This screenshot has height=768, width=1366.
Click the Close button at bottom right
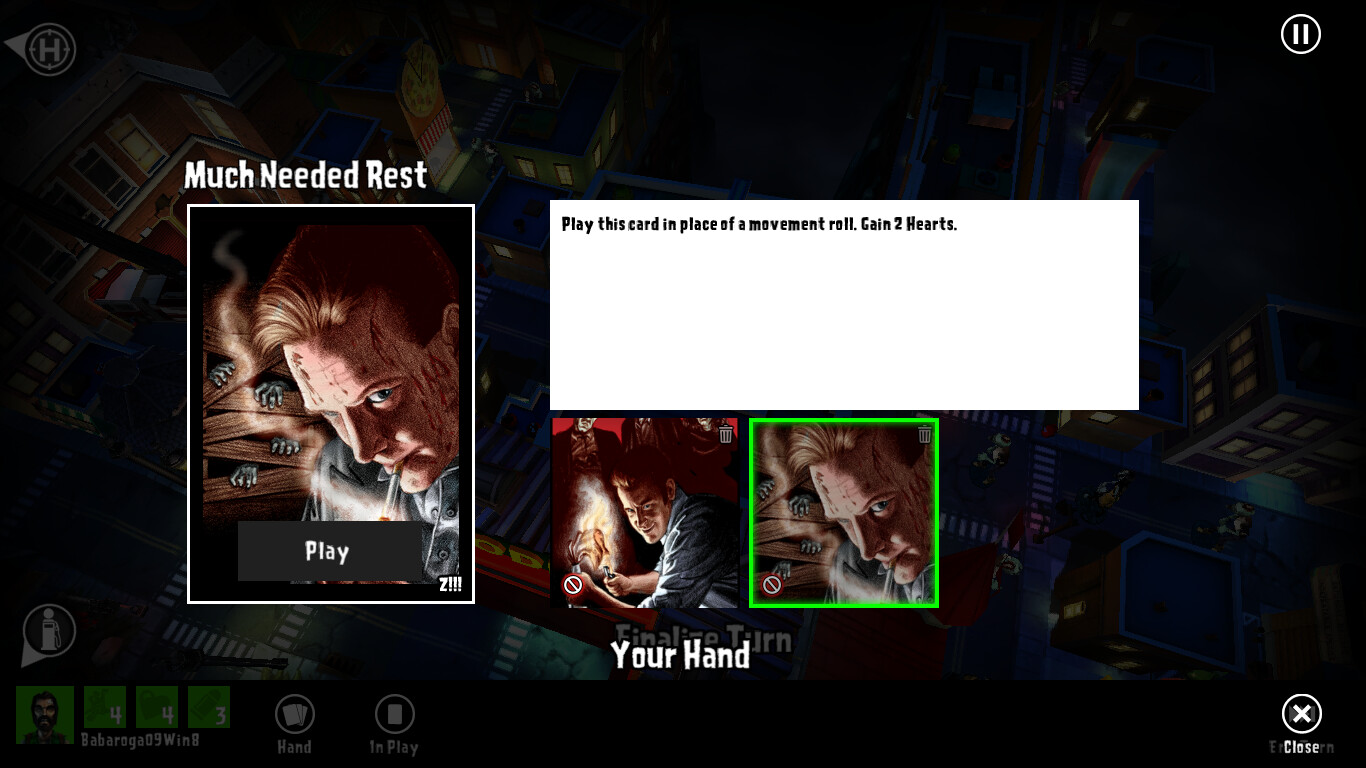coord(1301,714)
